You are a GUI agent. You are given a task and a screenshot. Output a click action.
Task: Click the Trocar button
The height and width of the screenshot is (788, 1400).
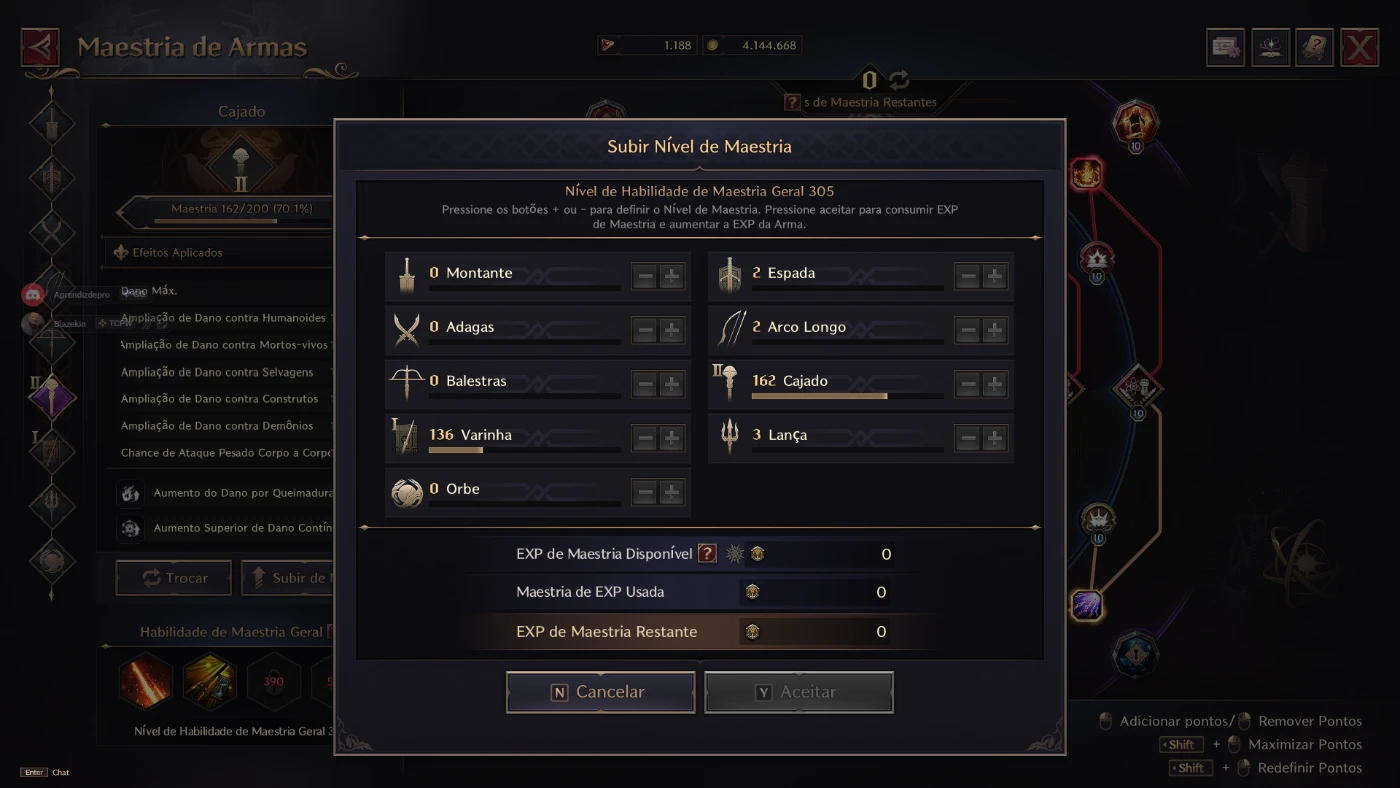point(174,578)
